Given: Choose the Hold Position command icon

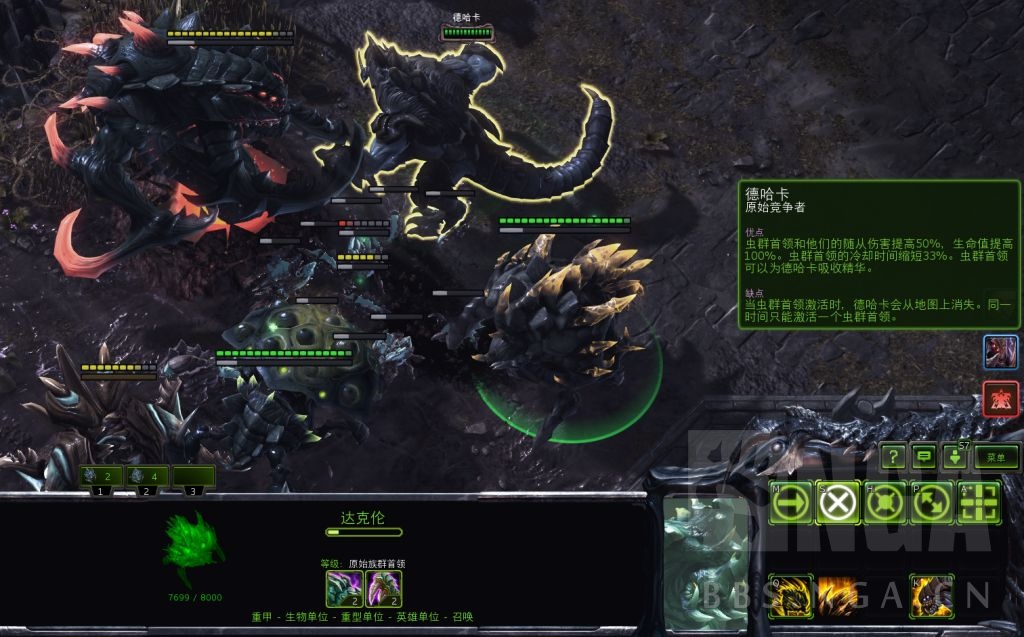Looking at the screenshot, I should 885,503.
